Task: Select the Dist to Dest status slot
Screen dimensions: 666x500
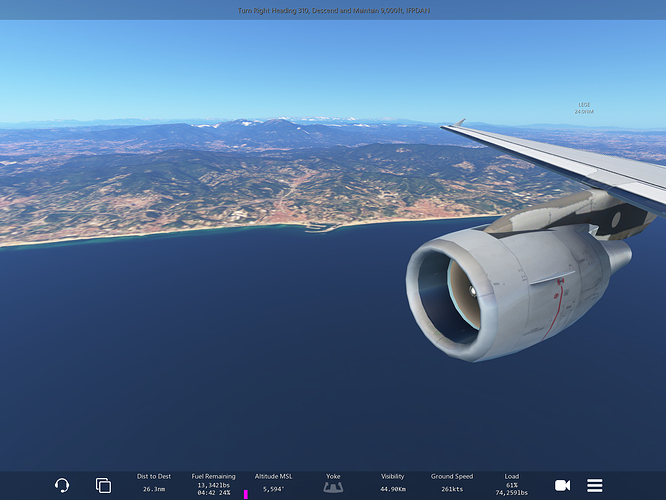Action: [154, 484]
